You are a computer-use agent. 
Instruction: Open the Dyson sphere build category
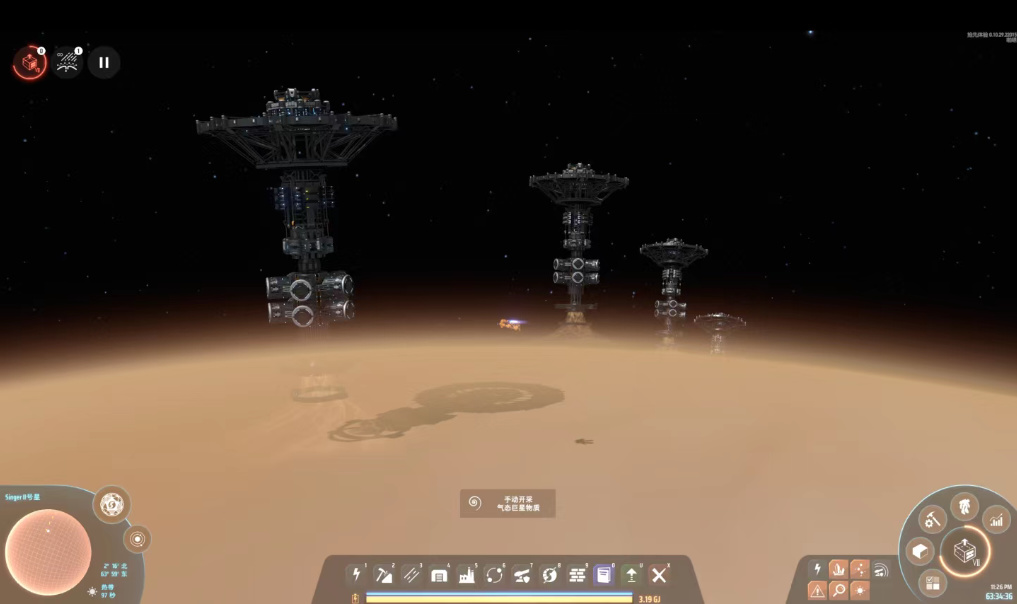tap(549, 574)
